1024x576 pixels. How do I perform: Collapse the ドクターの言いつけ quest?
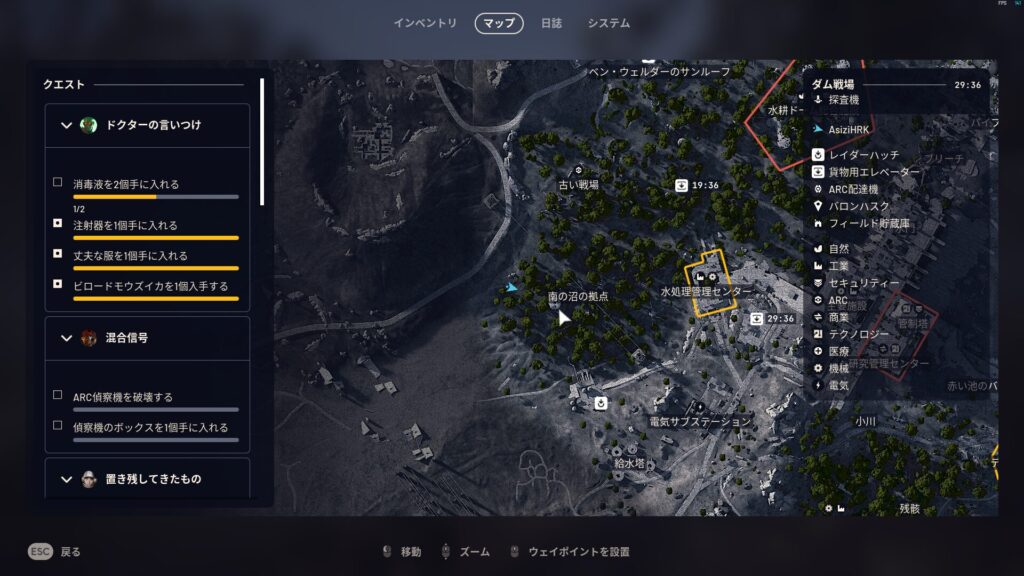(67, 125)
